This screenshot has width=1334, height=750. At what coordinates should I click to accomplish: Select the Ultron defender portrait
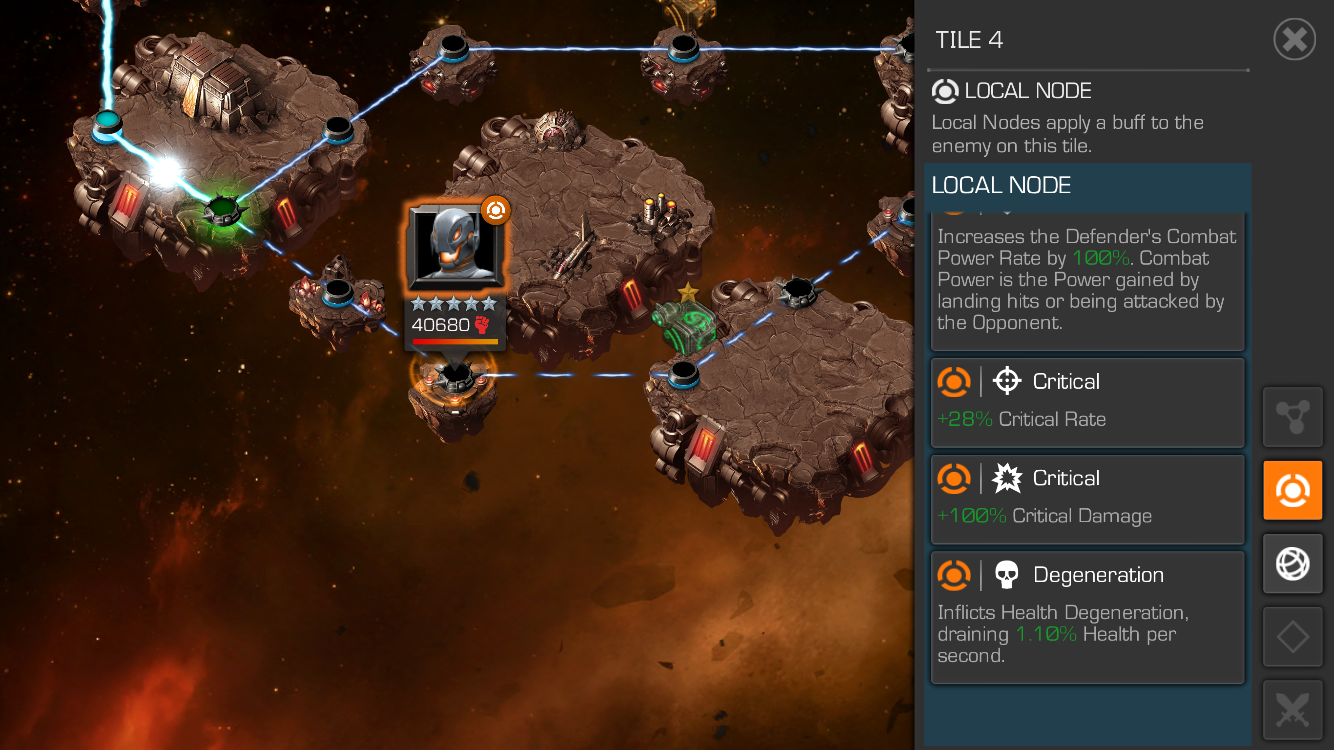455,245
